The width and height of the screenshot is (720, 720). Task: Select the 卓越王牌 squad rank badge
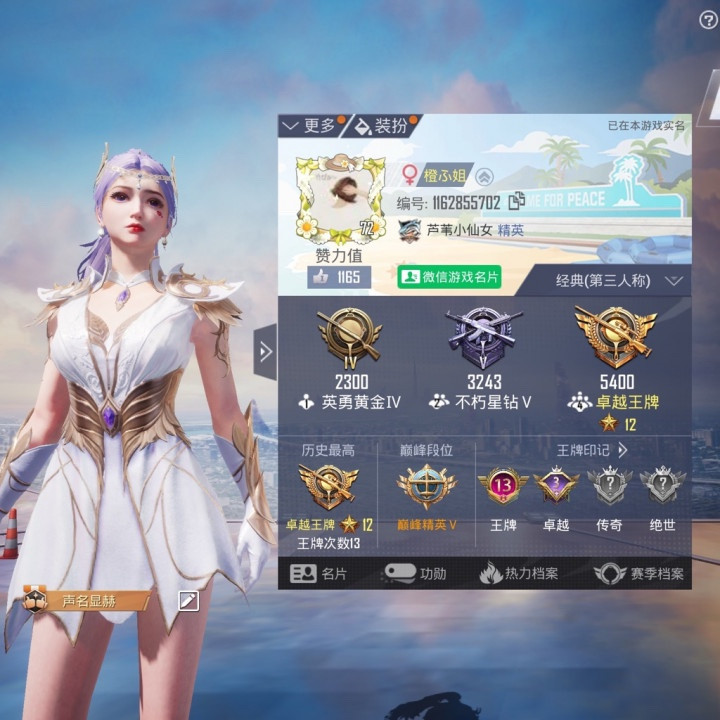pyautogui.click(x=615, y=339)
